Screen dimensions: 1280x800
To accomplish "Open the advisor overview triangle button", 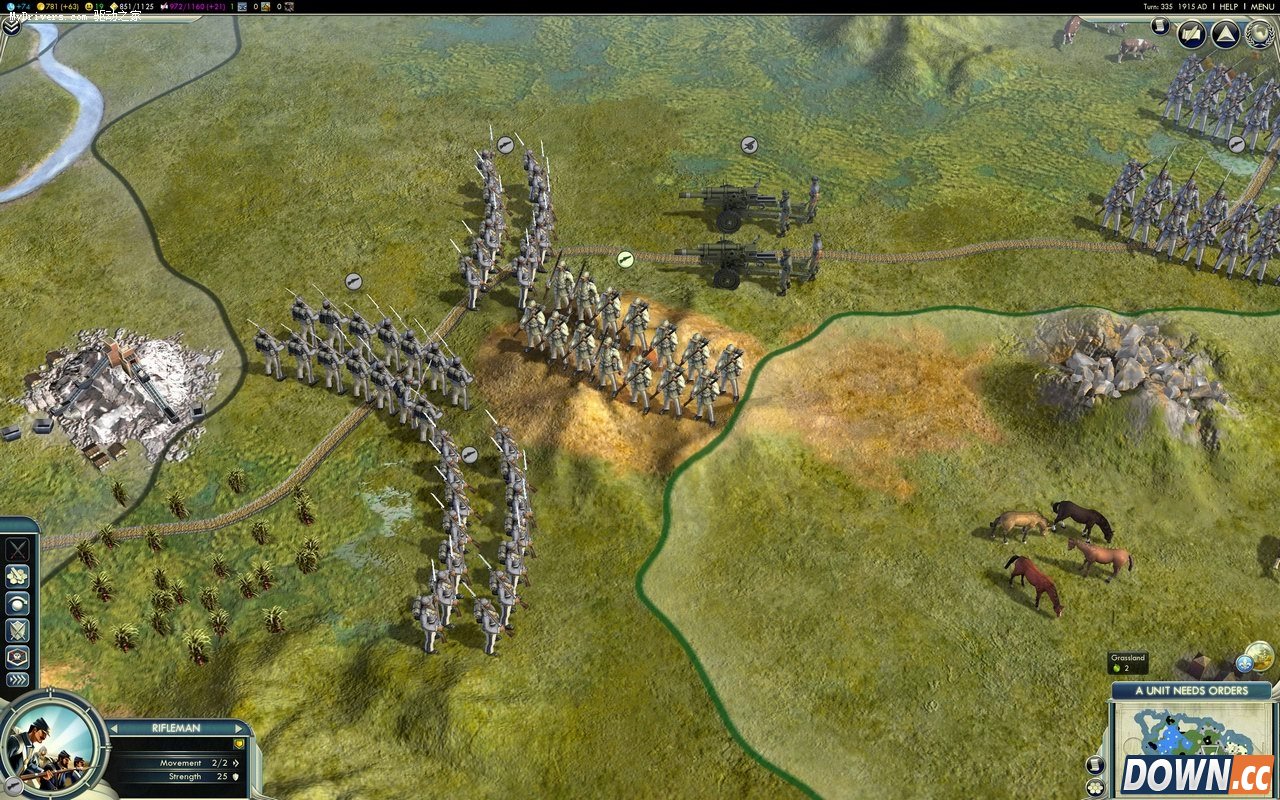I will coord(1225,35).
